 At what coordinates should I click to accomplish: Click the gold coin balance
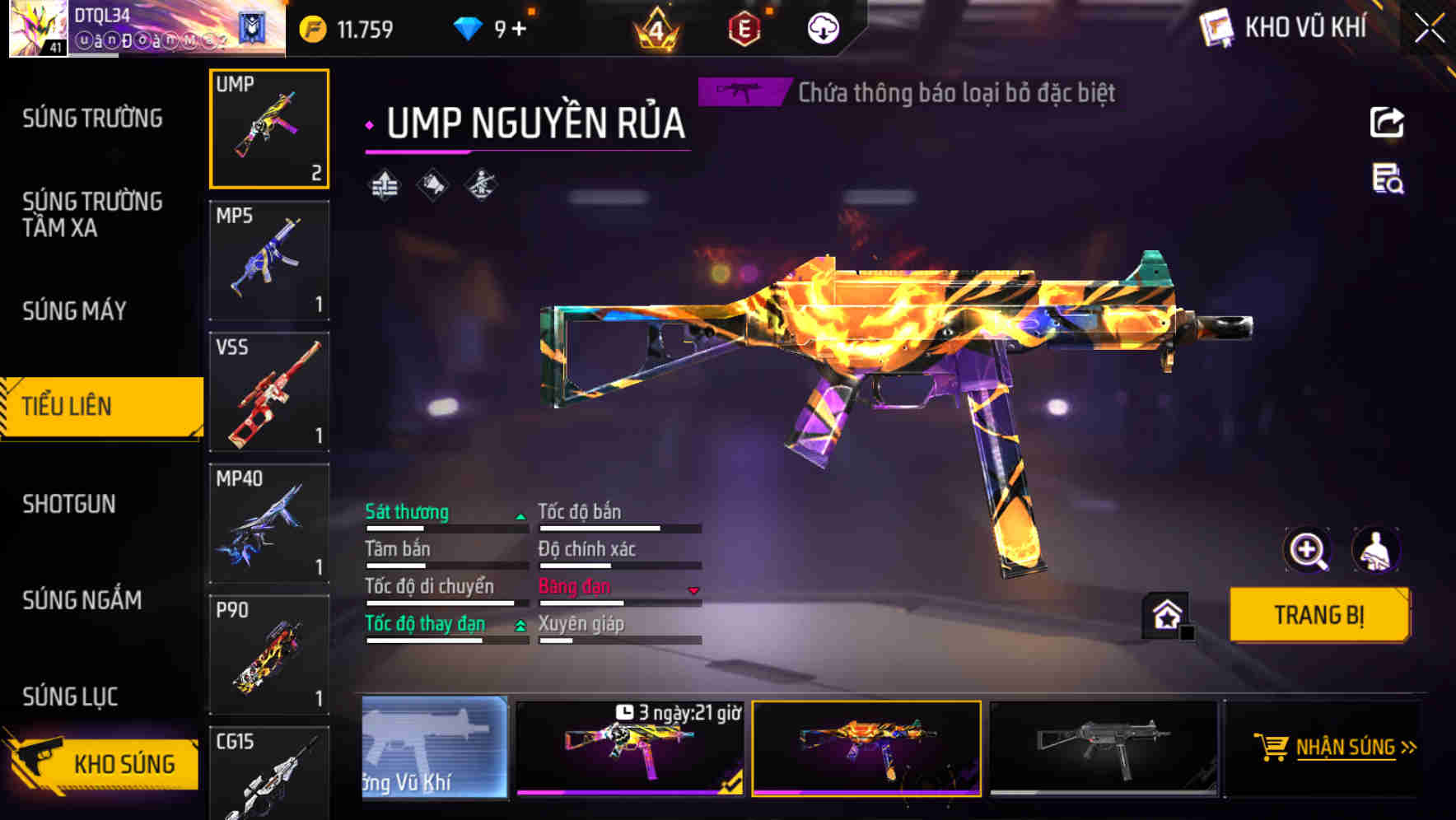[x=348, y=30]
